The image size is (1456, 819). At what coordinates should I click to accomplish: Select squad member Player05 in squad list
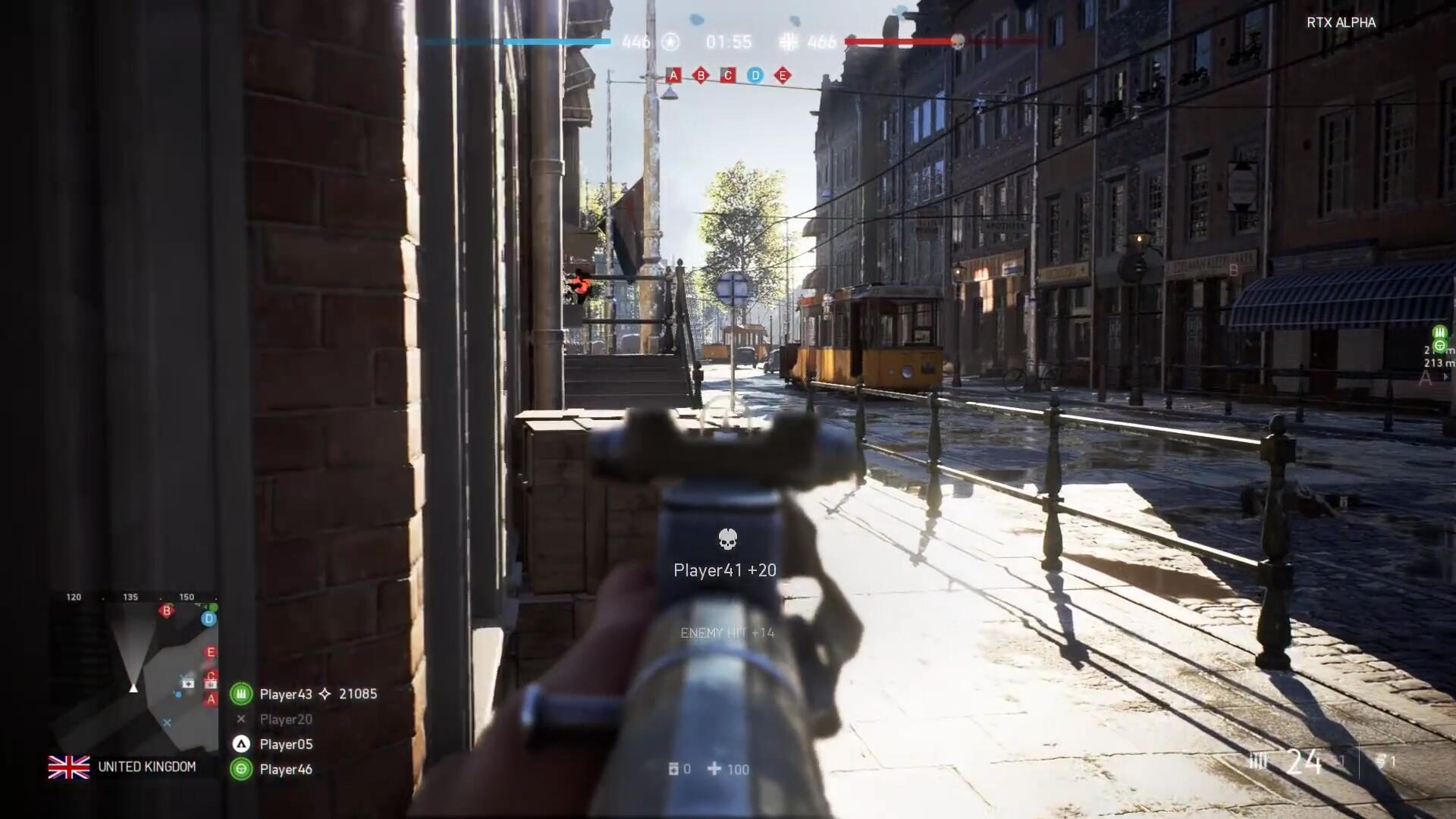[x=286, y=744]
